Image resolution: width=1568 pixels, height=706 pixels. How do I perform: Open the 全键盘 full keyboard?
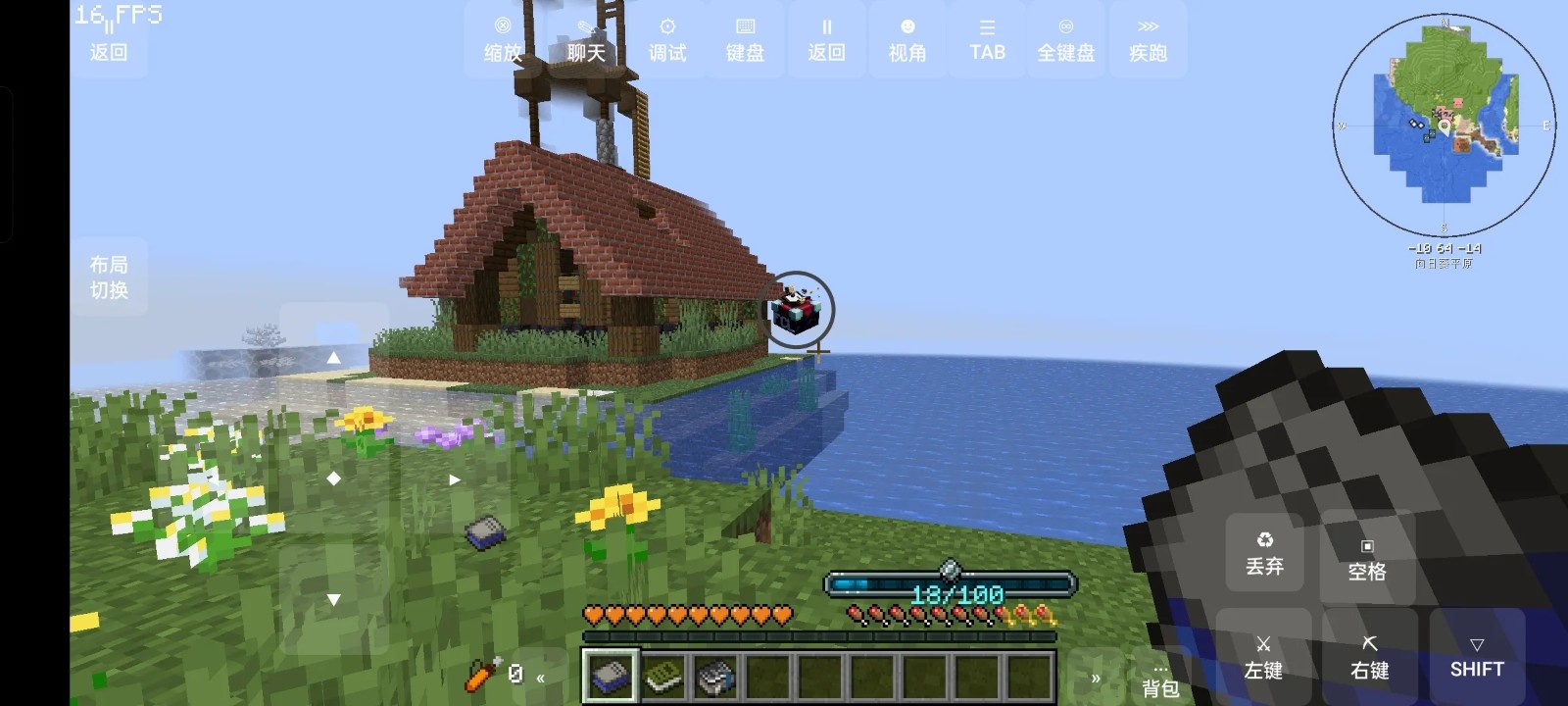[x=1066, y=40]
